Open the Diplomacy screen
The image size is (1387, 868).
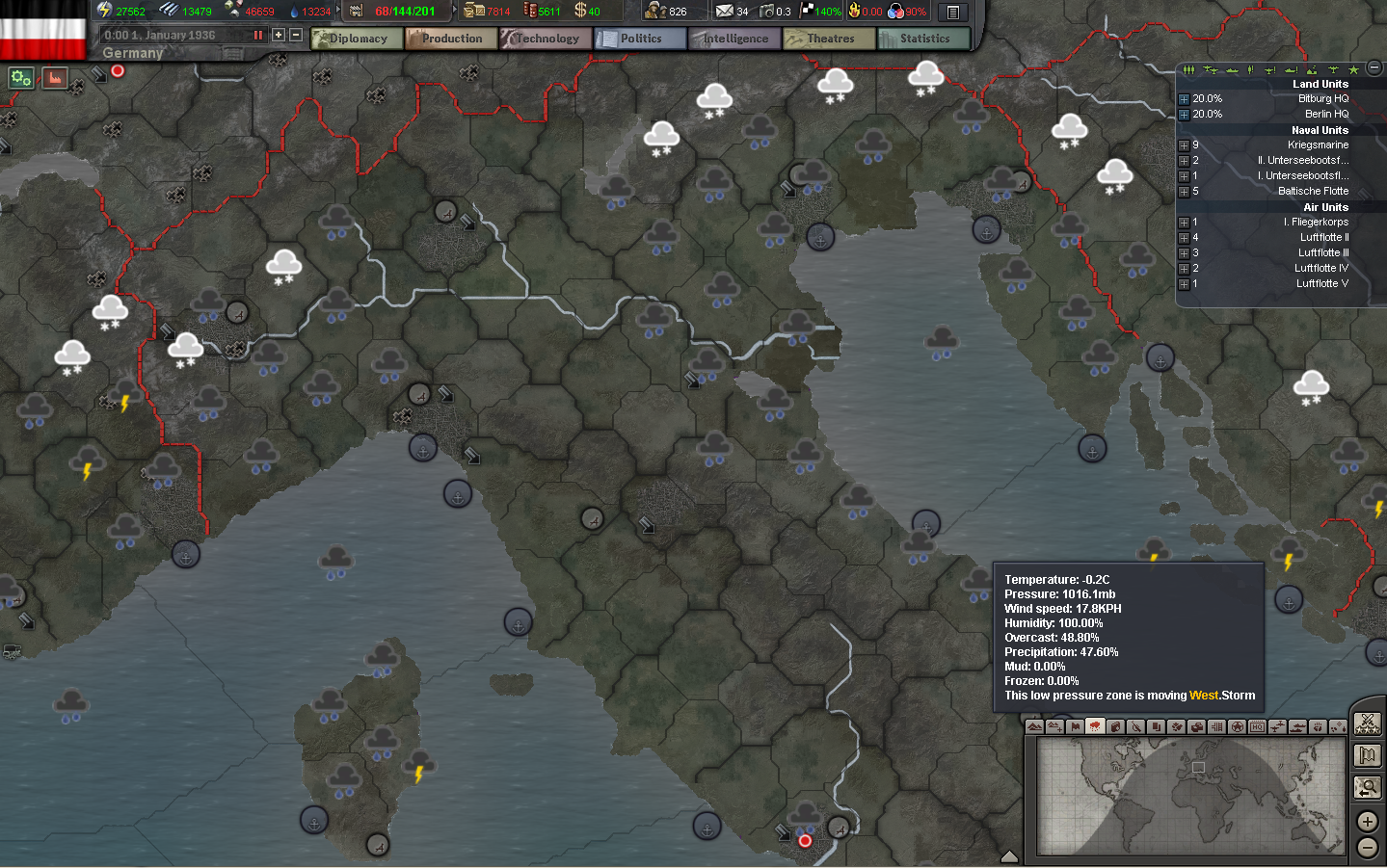pos(356,39)
